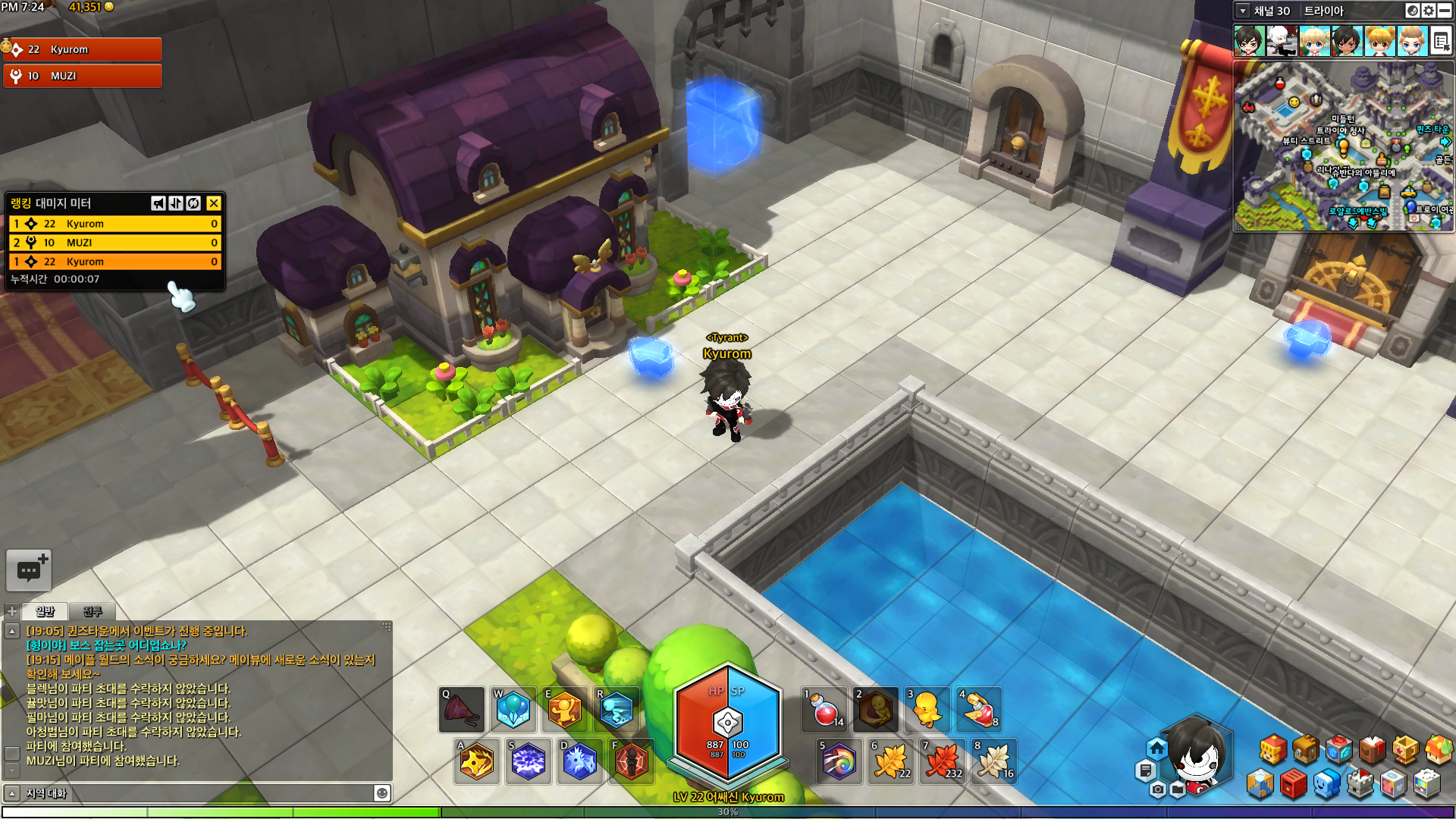Select MUZI in the party list
This screenshot has height=819, width=1456.
[x=83, y=76]
